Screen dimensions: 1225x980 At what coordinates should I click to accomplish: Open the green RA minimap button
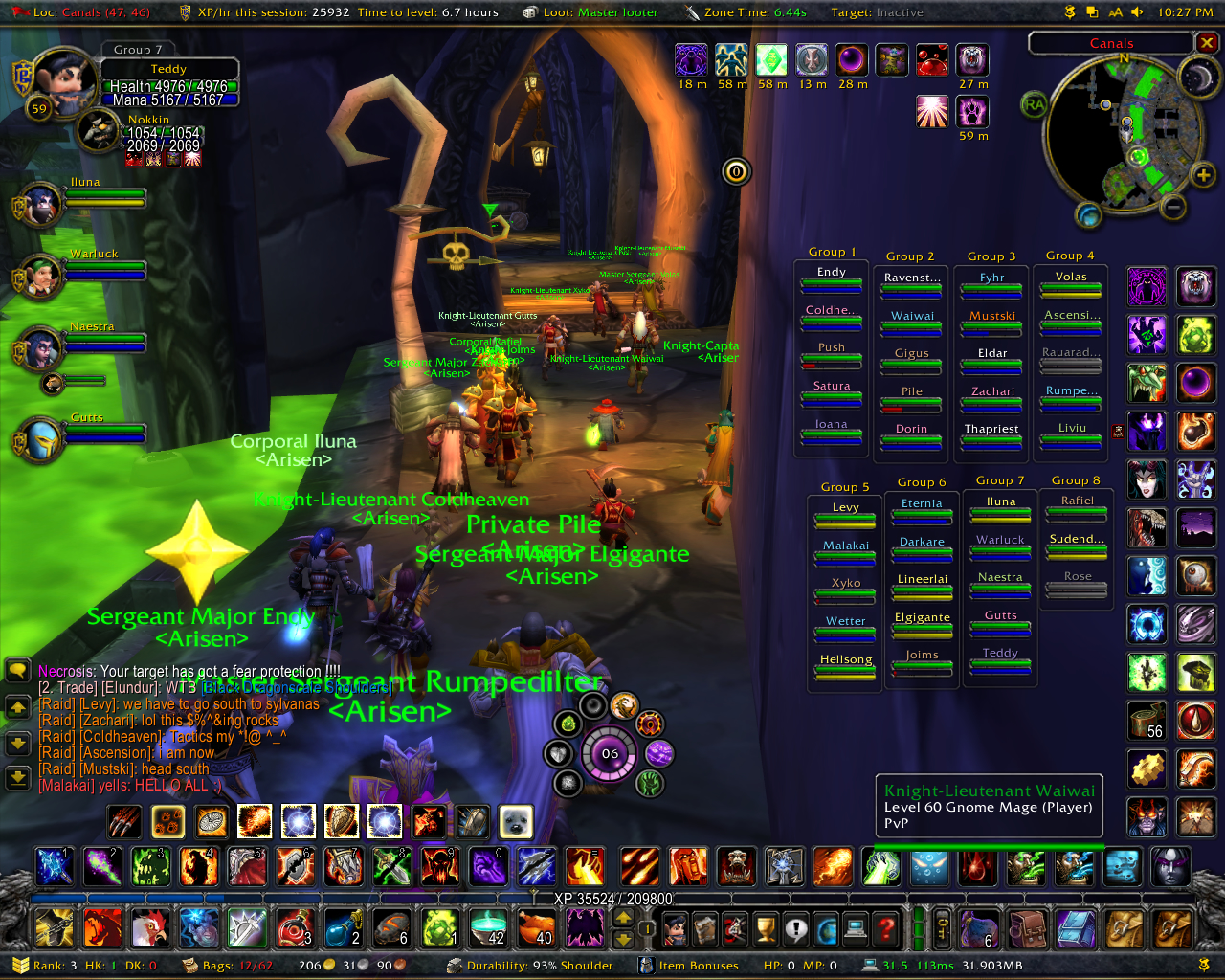click(x=1034, y=104)
